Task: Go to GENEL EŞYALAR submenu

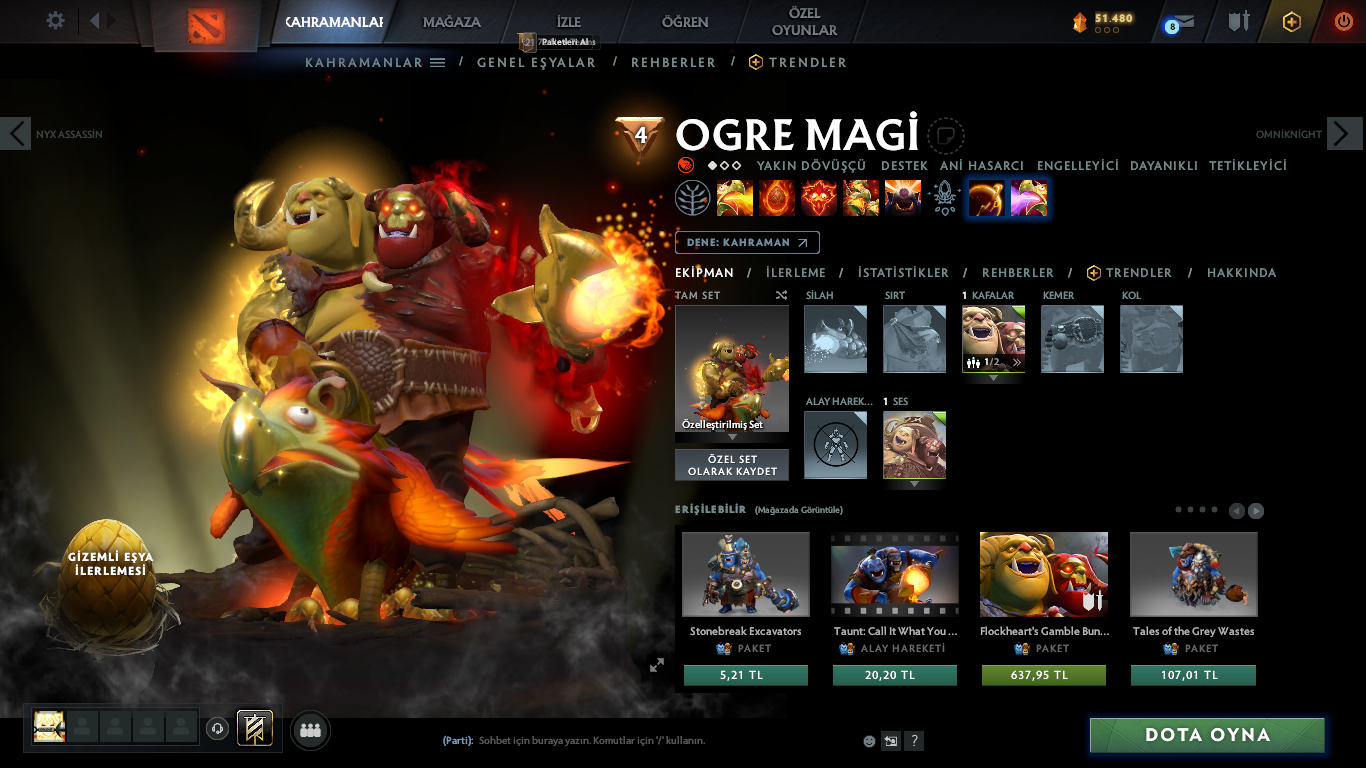Action: click(536, 62)
